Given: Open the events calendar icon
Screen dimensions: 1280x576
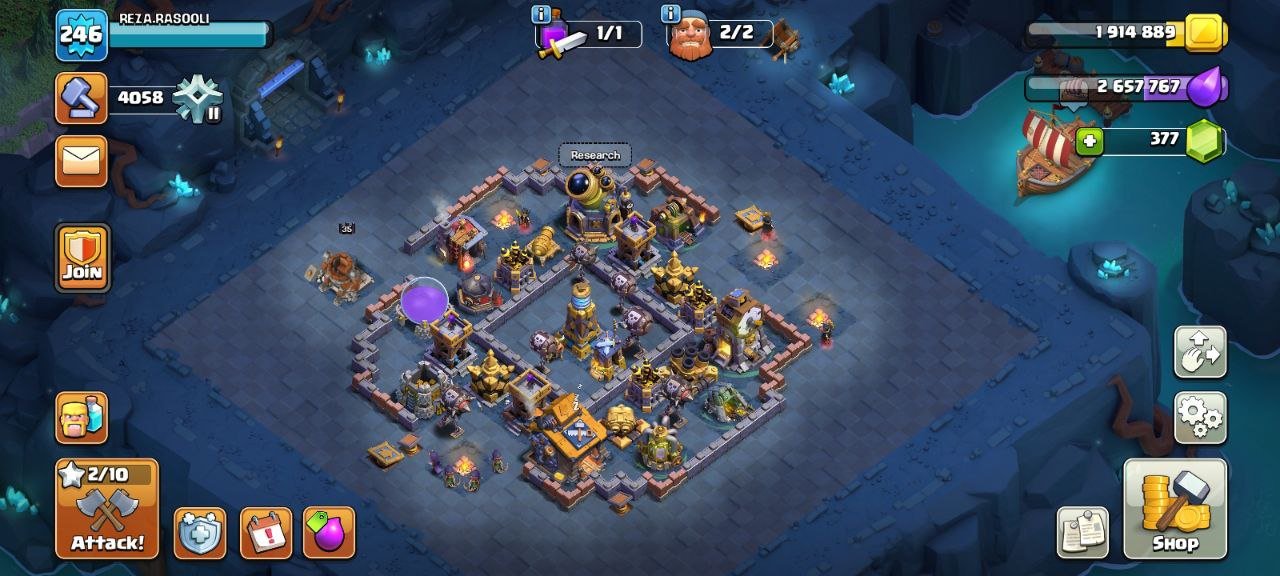Looking at the screenshot, I should coord(266,533).
